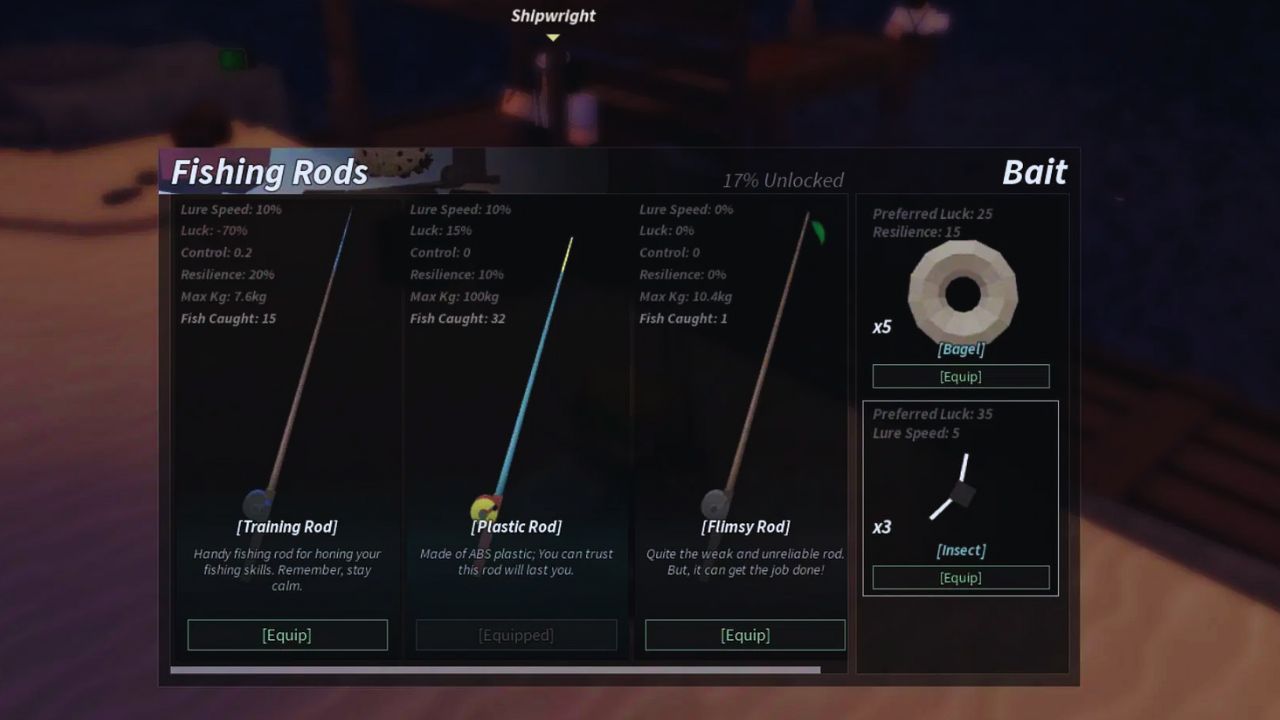
Task: Equip the Insect bait
Action: (960, 577)
